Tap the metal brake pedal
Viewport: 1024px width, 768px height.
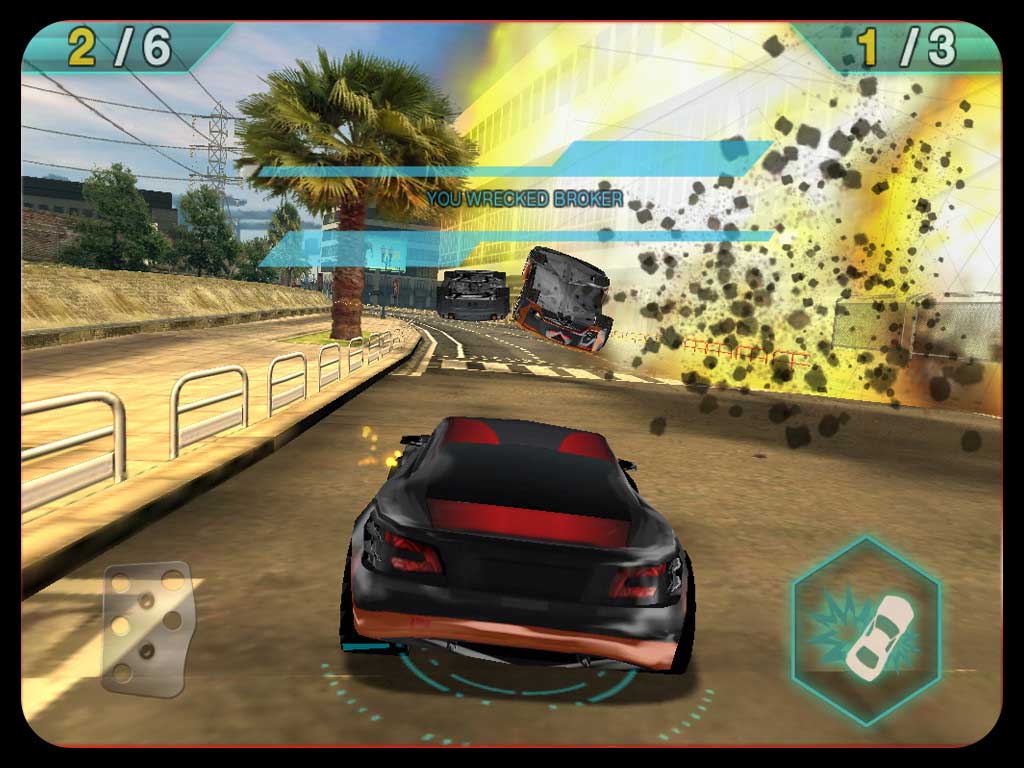tap(147, 628)
